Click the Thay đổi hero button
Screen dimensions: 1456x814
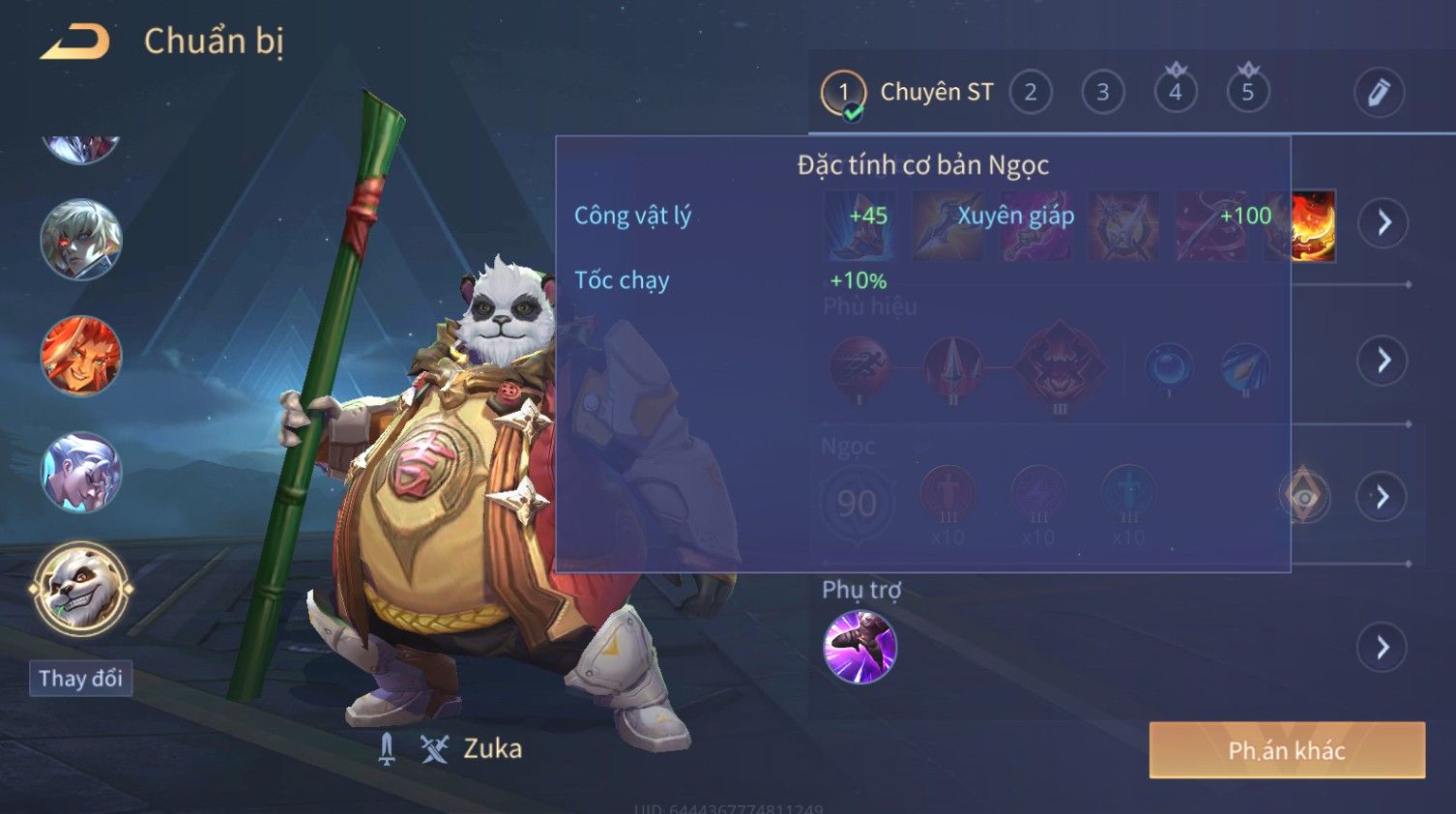point(81,679)
